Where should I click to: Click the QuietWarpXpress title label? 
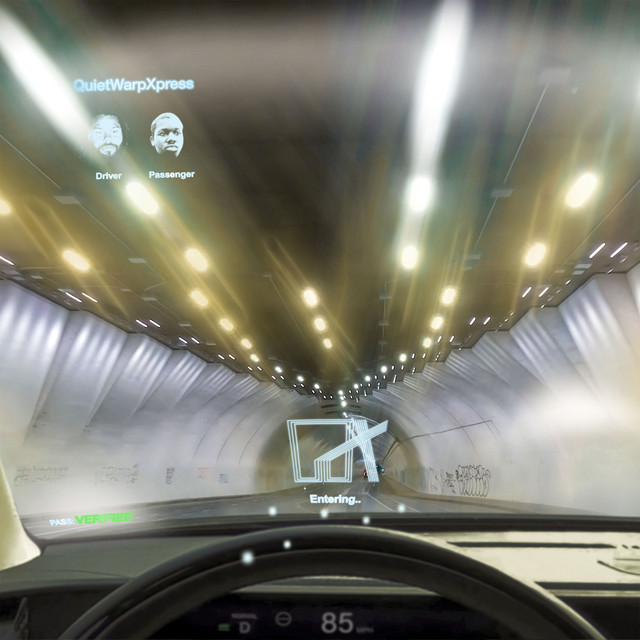(x=134, y=84)
